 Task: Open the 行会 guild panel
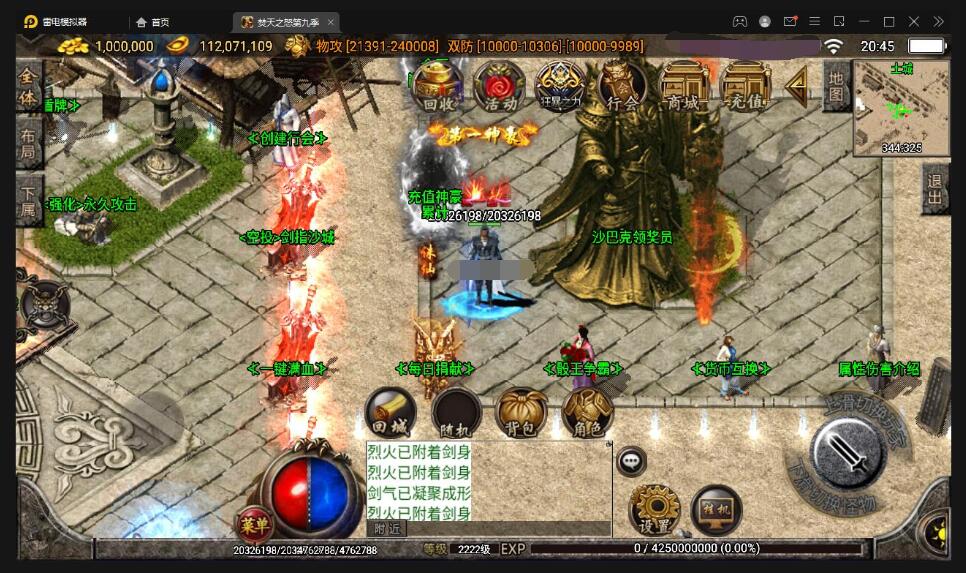click(x=622, y=86)
